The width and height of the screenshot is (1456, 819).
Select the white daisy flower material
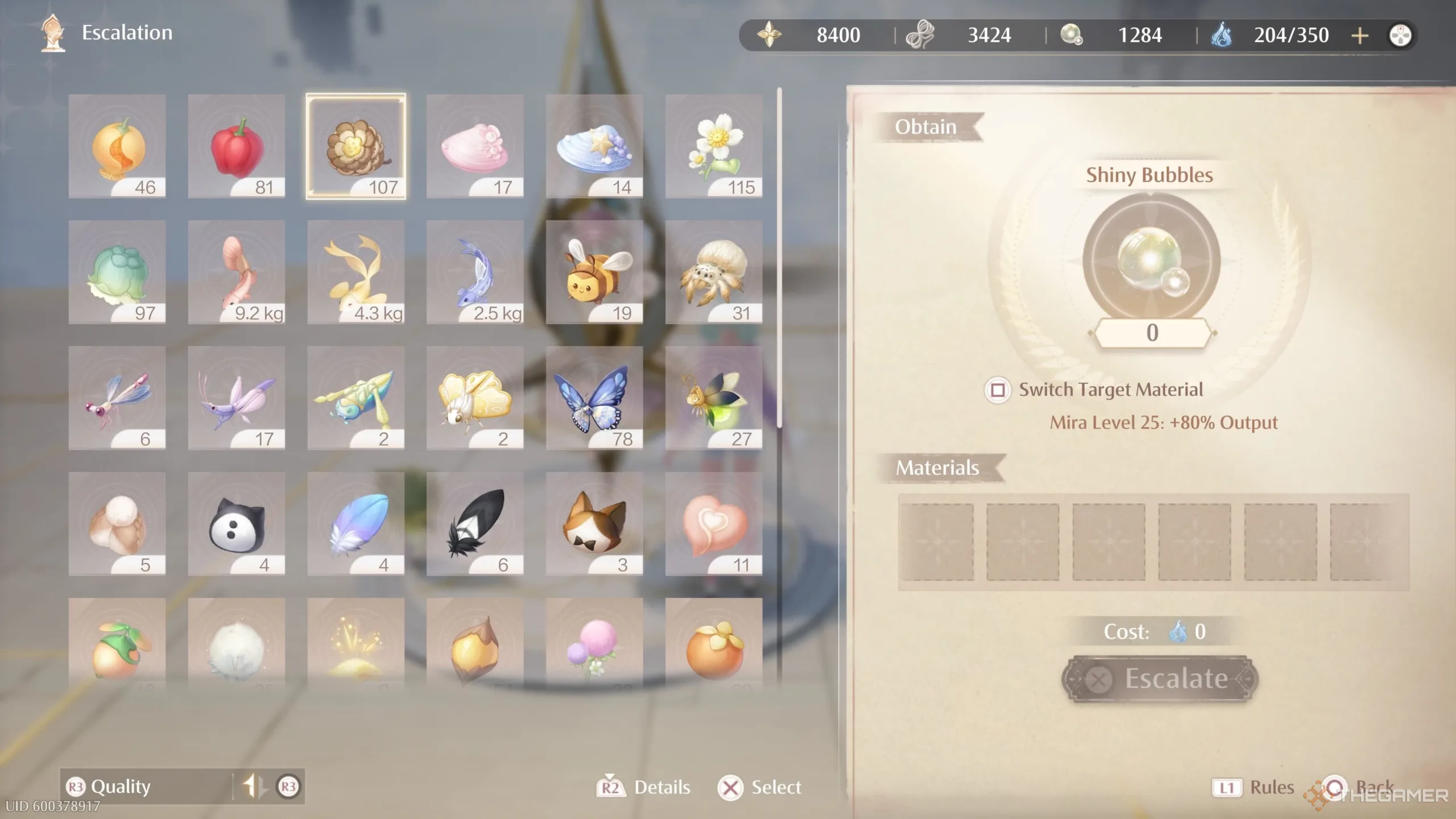click(714, 146)
